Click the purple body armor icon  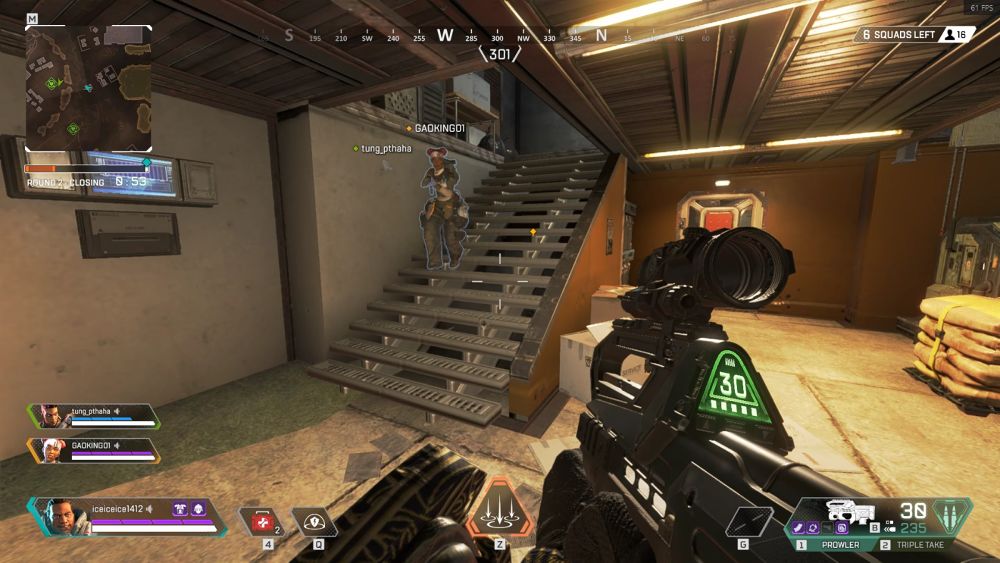pos(181,509)
